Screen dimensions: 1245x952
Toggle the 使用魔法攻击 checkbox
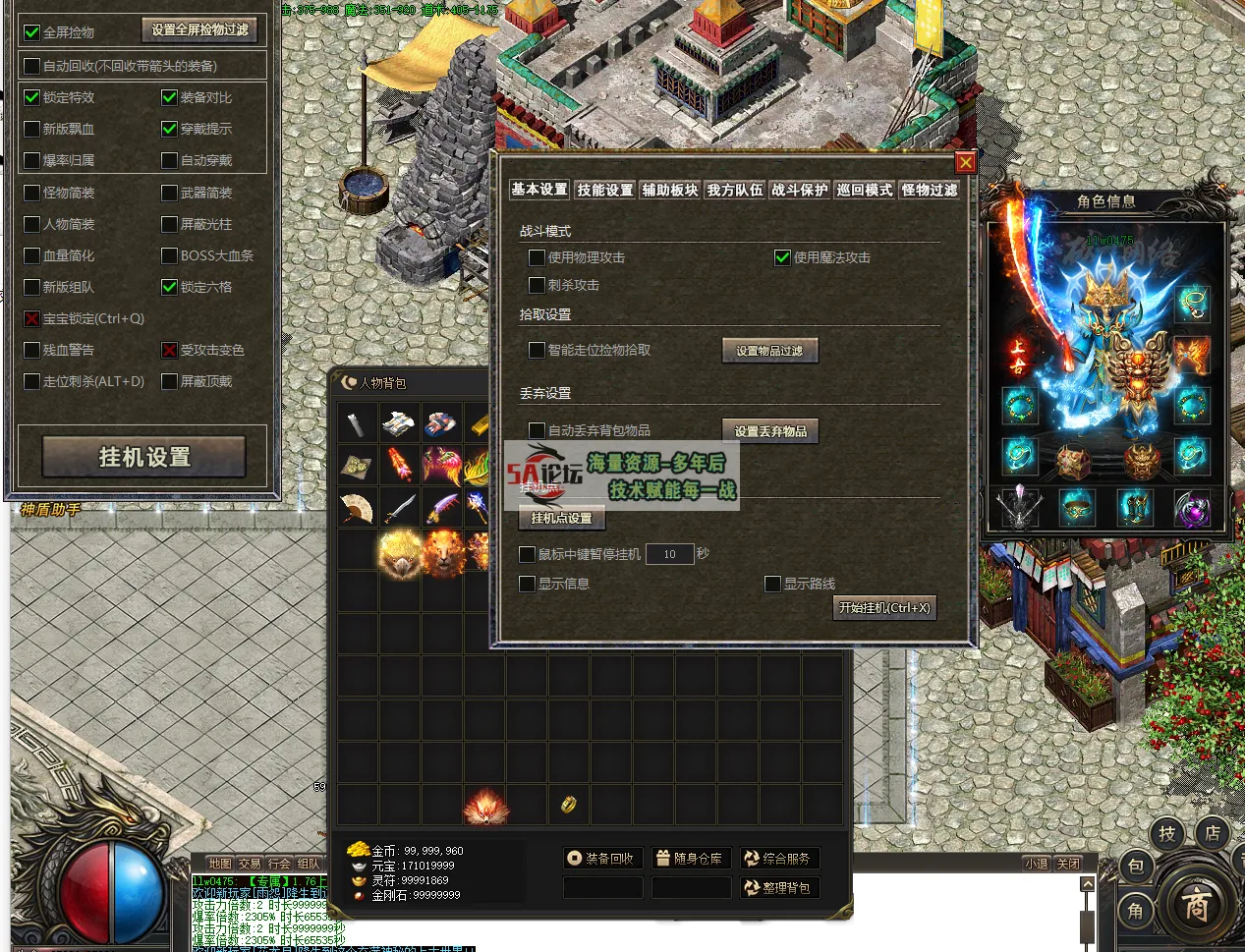coord(782,257)
